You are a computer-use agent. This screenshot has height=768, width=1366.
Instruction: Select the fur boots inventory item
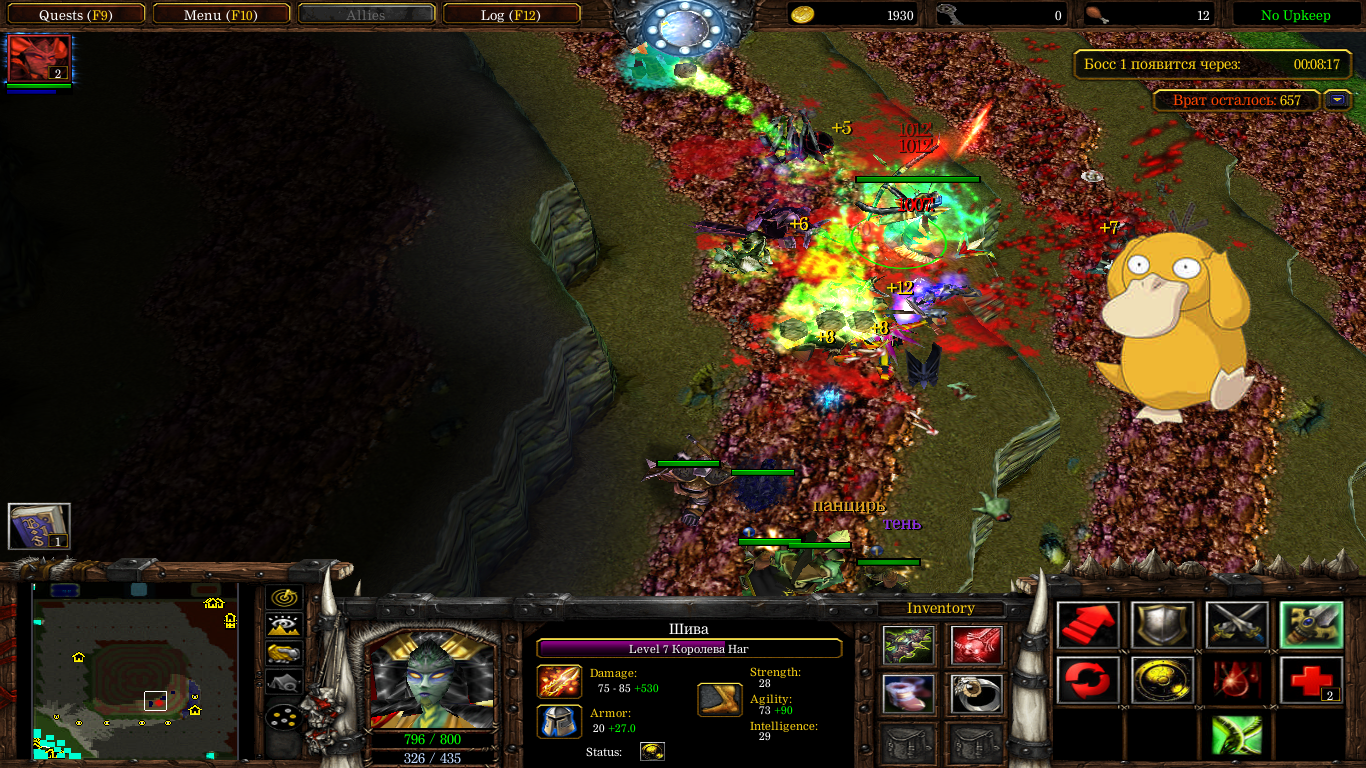(909, 694)
